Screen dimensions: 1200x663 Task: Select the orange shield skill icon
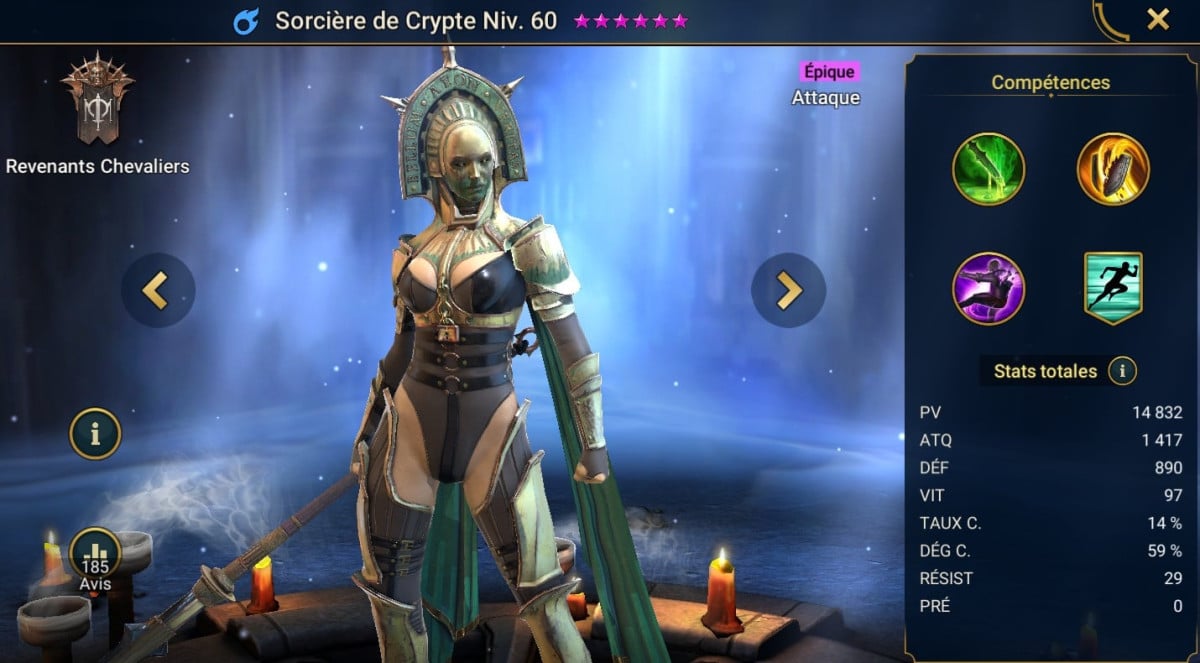coord(1113,169)
